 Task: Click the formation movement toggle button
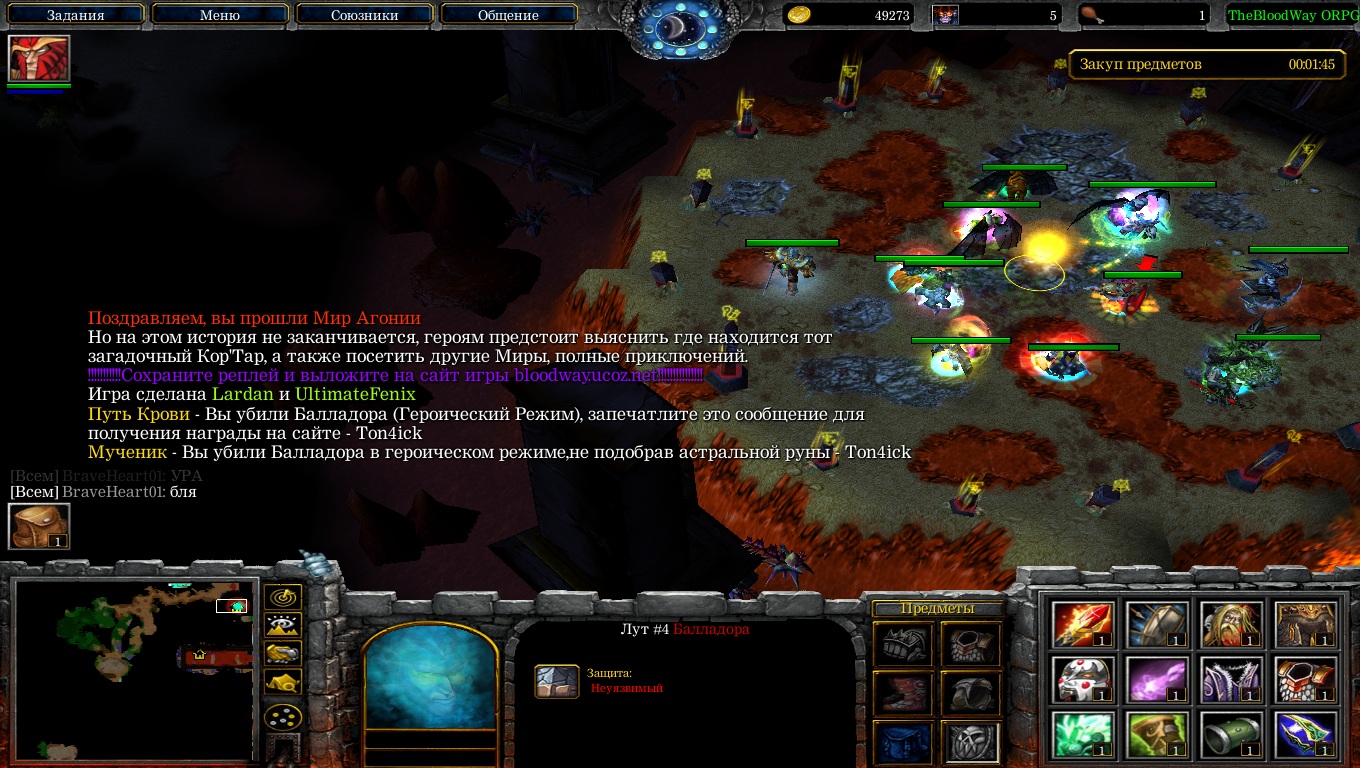point(284,716)
